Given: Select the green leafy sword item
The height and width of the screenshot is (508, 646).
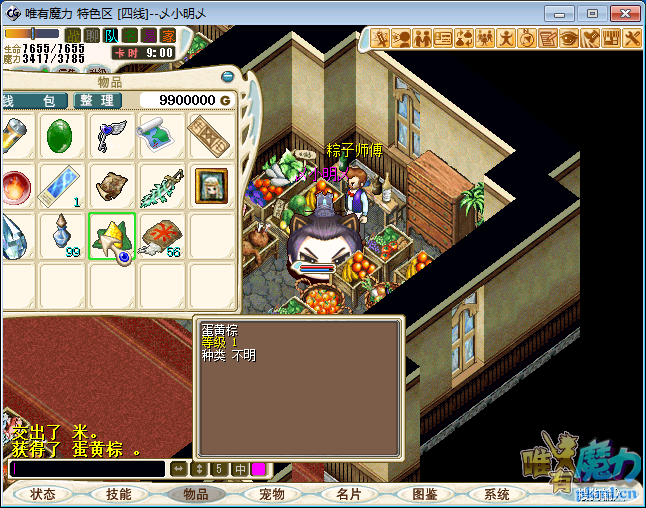Looking at the screenshot, I should (x=160, y=185).
